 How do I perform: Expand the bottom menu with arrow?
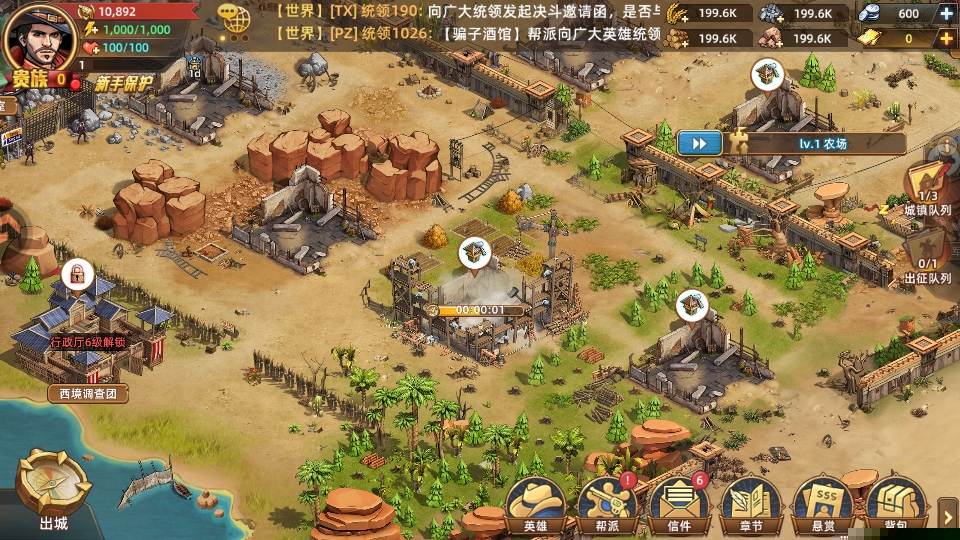pos(949,516)
